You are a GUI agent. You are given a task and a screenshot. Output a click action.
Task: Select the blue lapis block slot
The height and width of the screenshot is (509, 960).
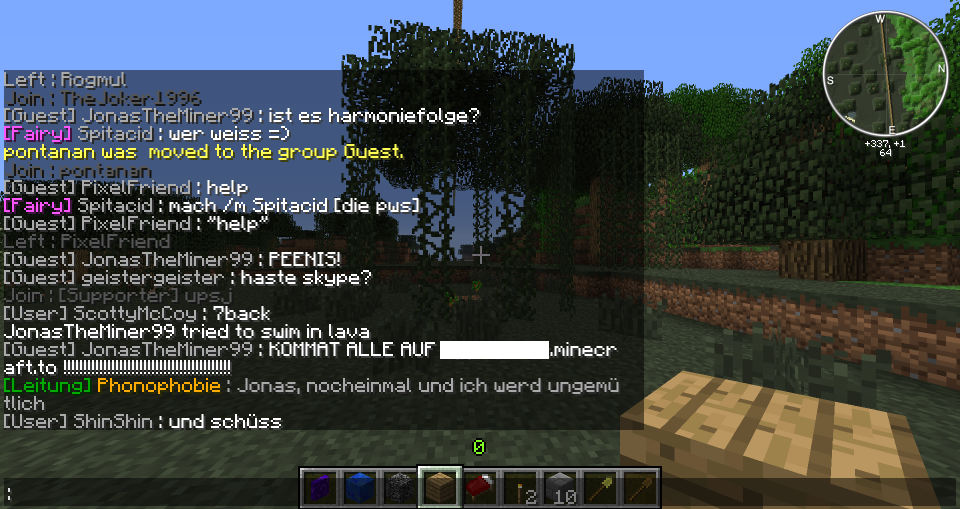tap(360, 488)
